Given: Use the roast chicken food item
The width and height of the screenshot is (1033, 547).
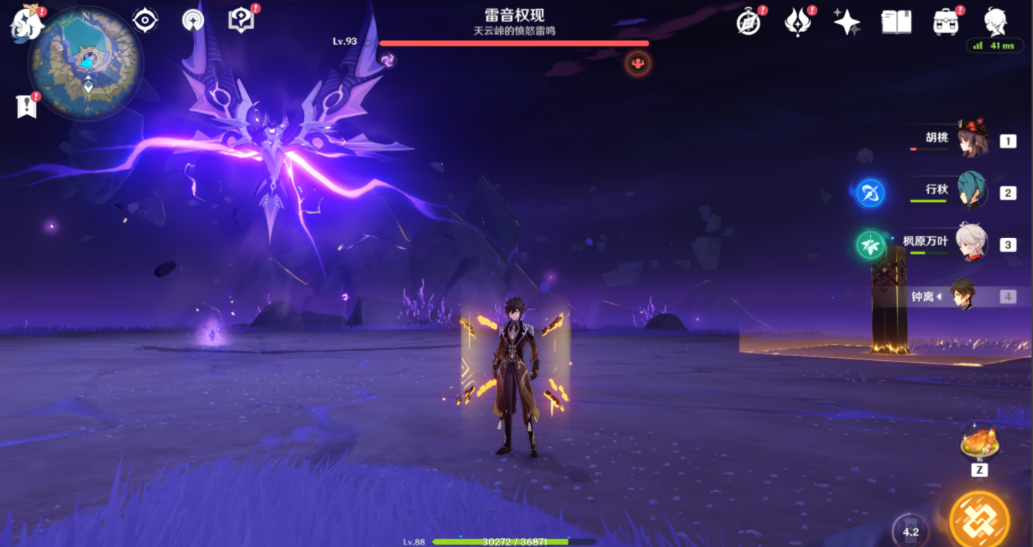Looking at the screenshot, I should coord(979,443).
